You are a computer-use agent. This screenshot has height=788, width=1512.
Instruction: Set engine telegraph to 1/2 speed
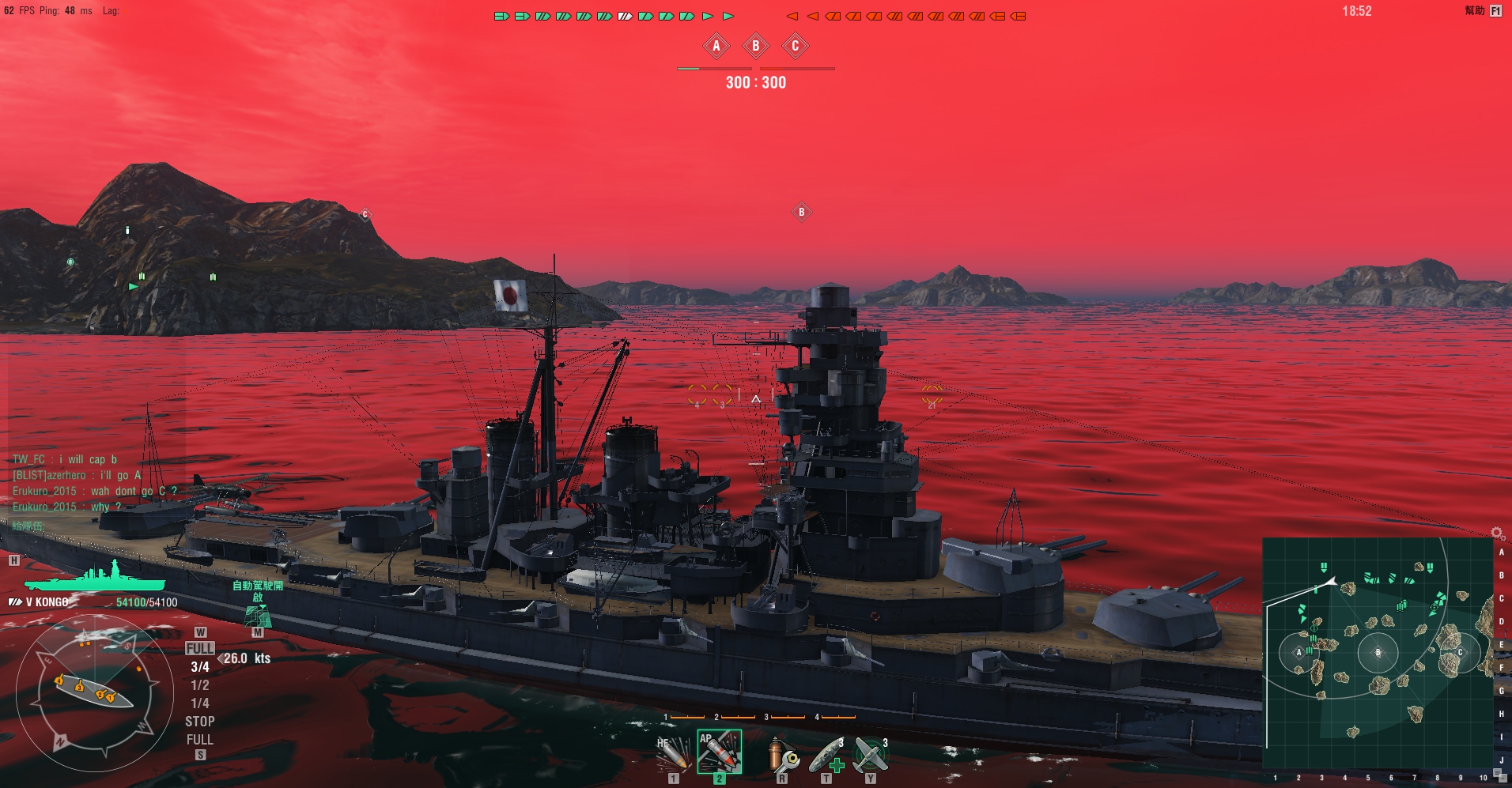[x=200, y=685]
